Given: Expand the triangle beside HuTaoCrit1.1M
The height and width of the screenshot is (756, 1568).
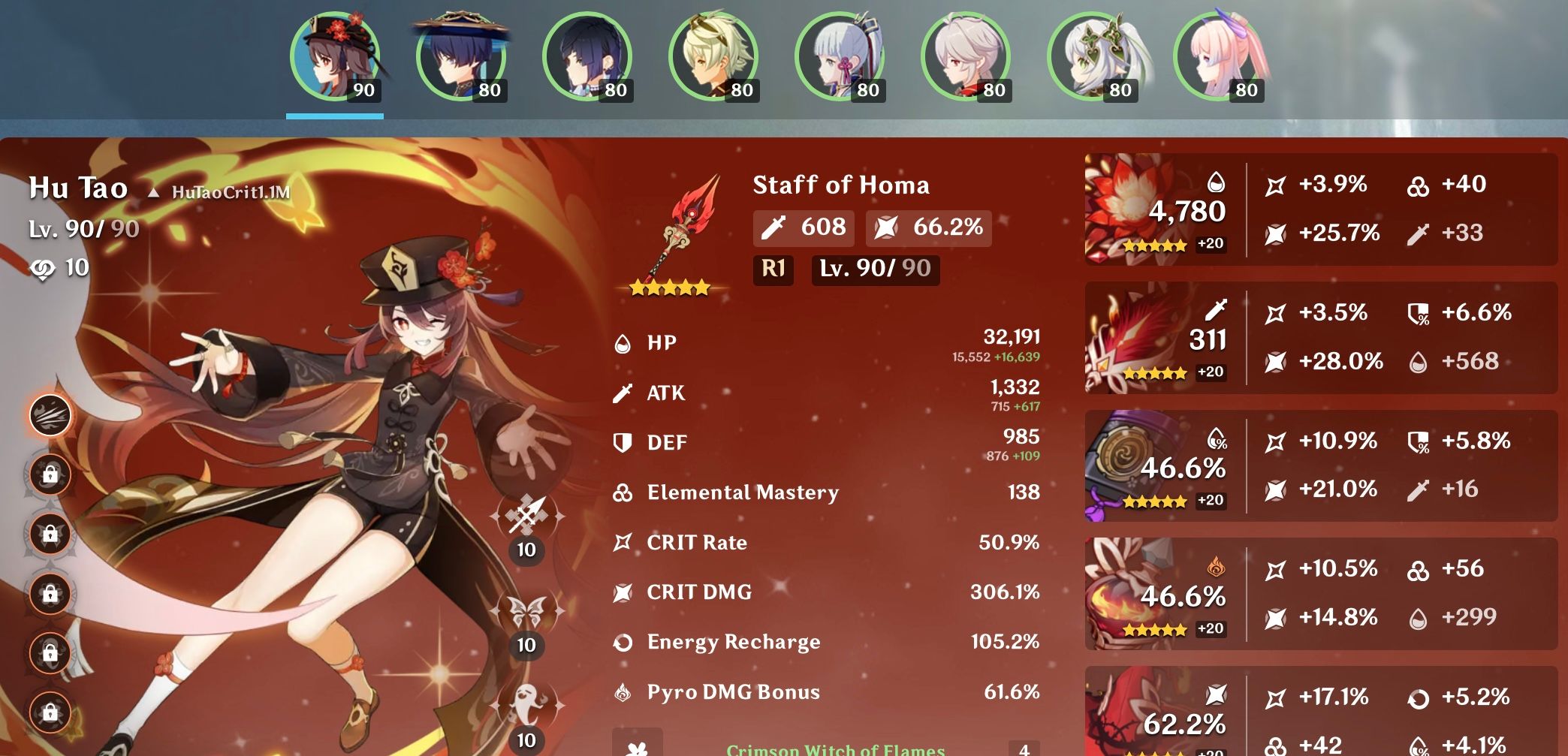Looking at the screenshot, I should pos(155,194).
